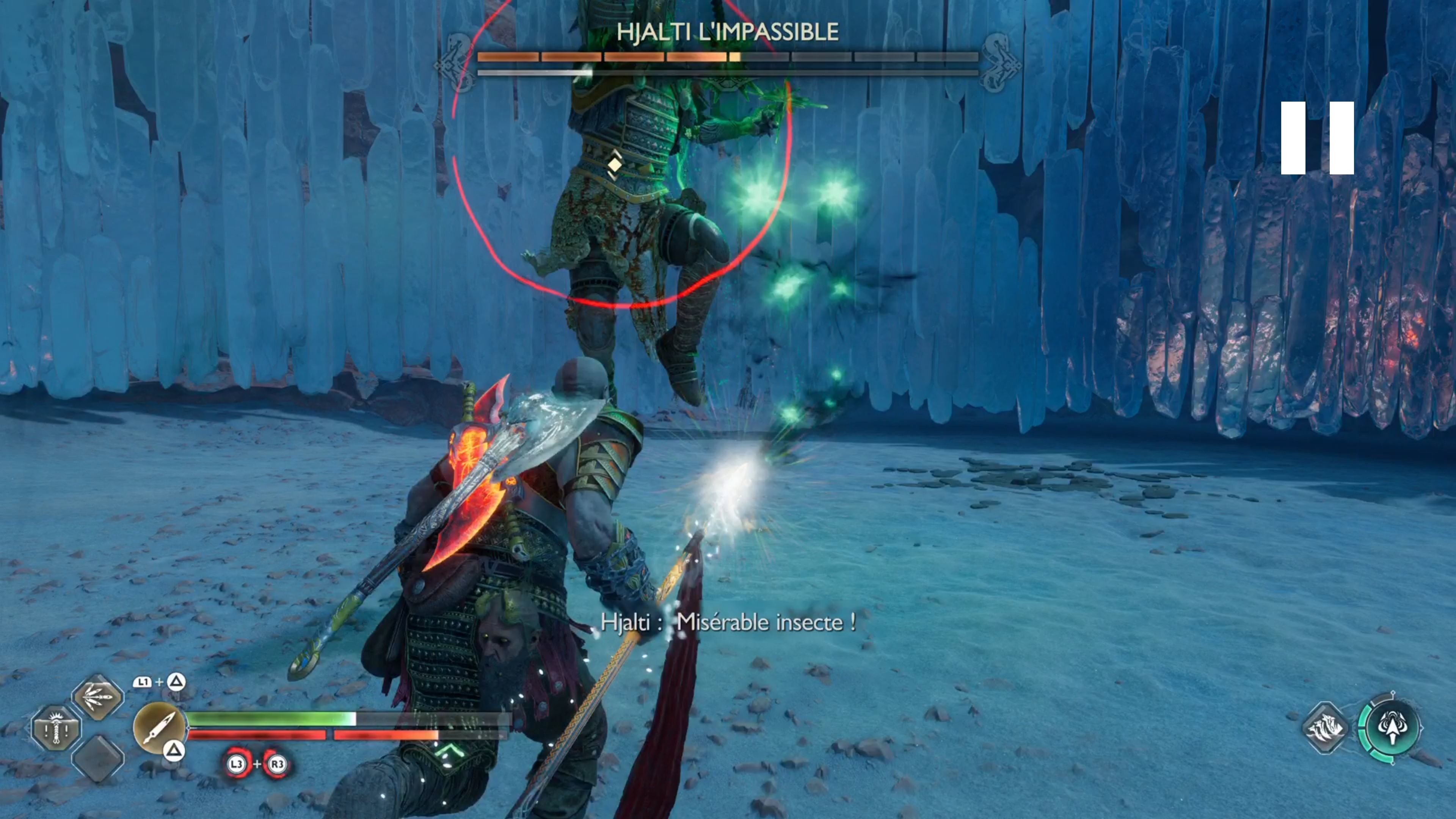Select the circular spear weapon icon
The image size is (1456, 819).
160,728
